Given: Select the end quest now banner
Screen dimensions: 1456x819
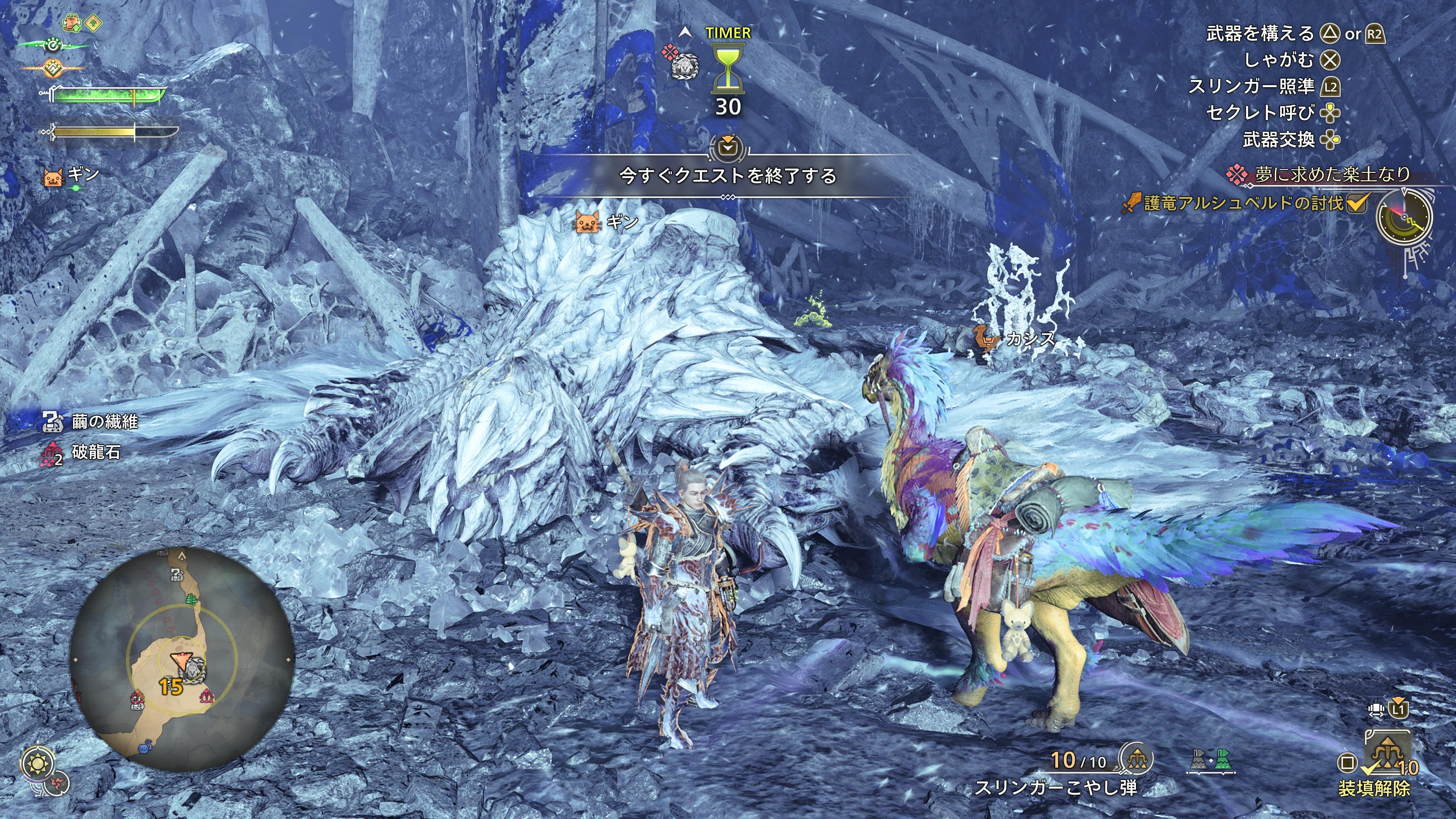Looking at the screenshot, I should tap(728, 176).
